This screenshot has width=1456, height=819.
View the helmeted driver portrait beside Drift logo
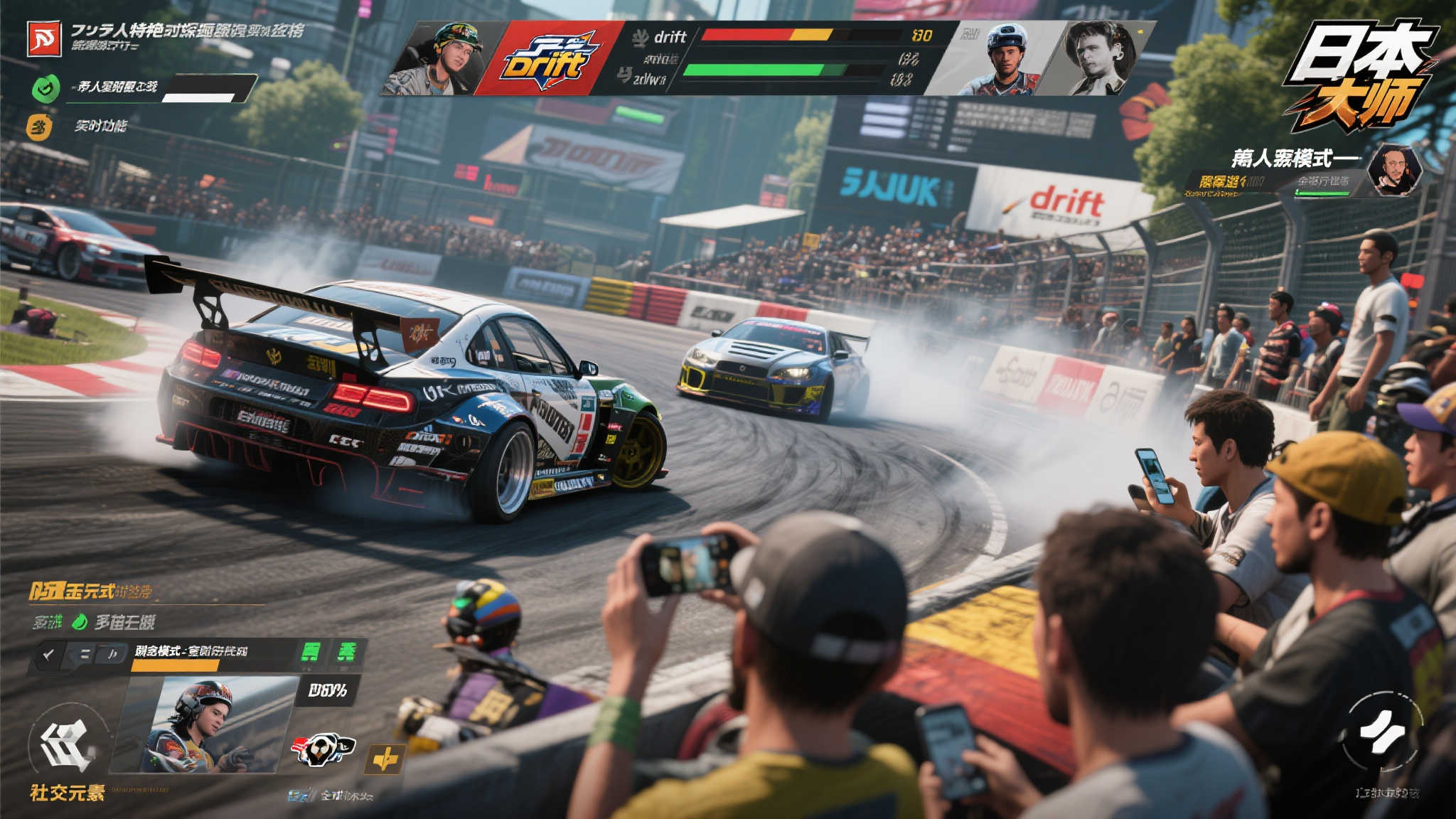(x=435, y=58)
